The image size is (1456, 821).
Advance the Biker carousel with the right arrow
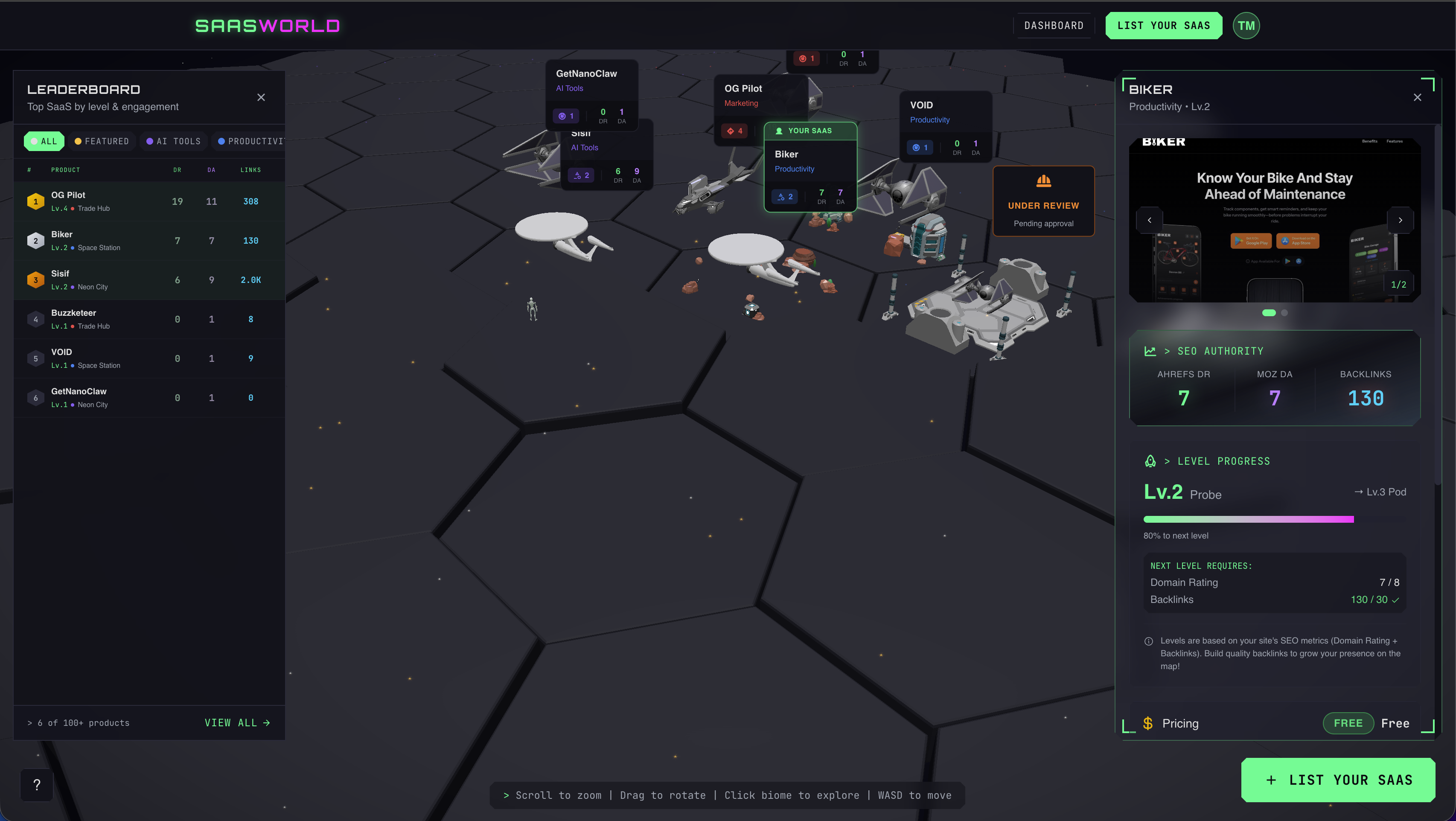(1401, 220)
